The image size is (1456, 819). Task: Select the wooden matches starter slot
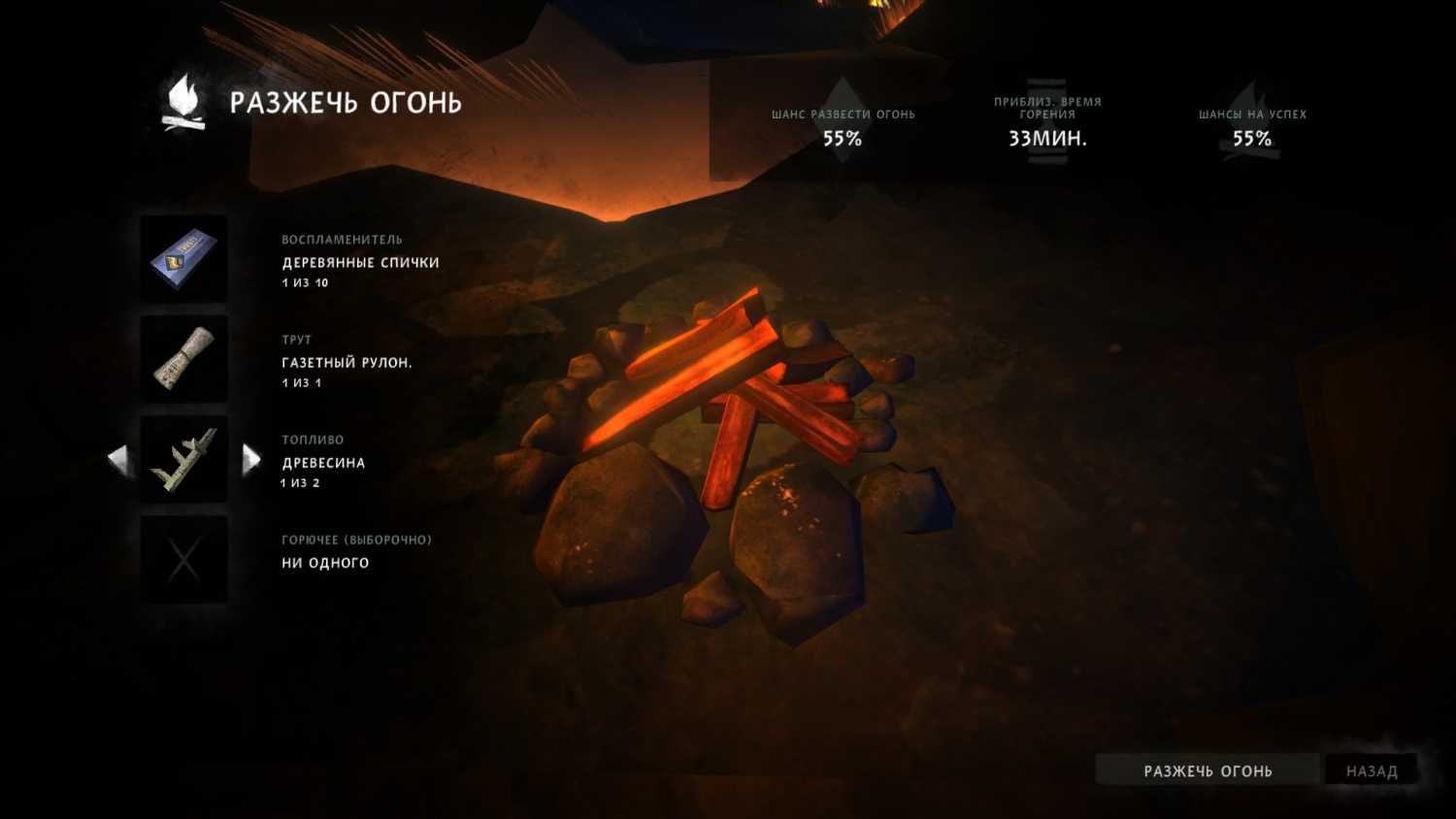183,259
